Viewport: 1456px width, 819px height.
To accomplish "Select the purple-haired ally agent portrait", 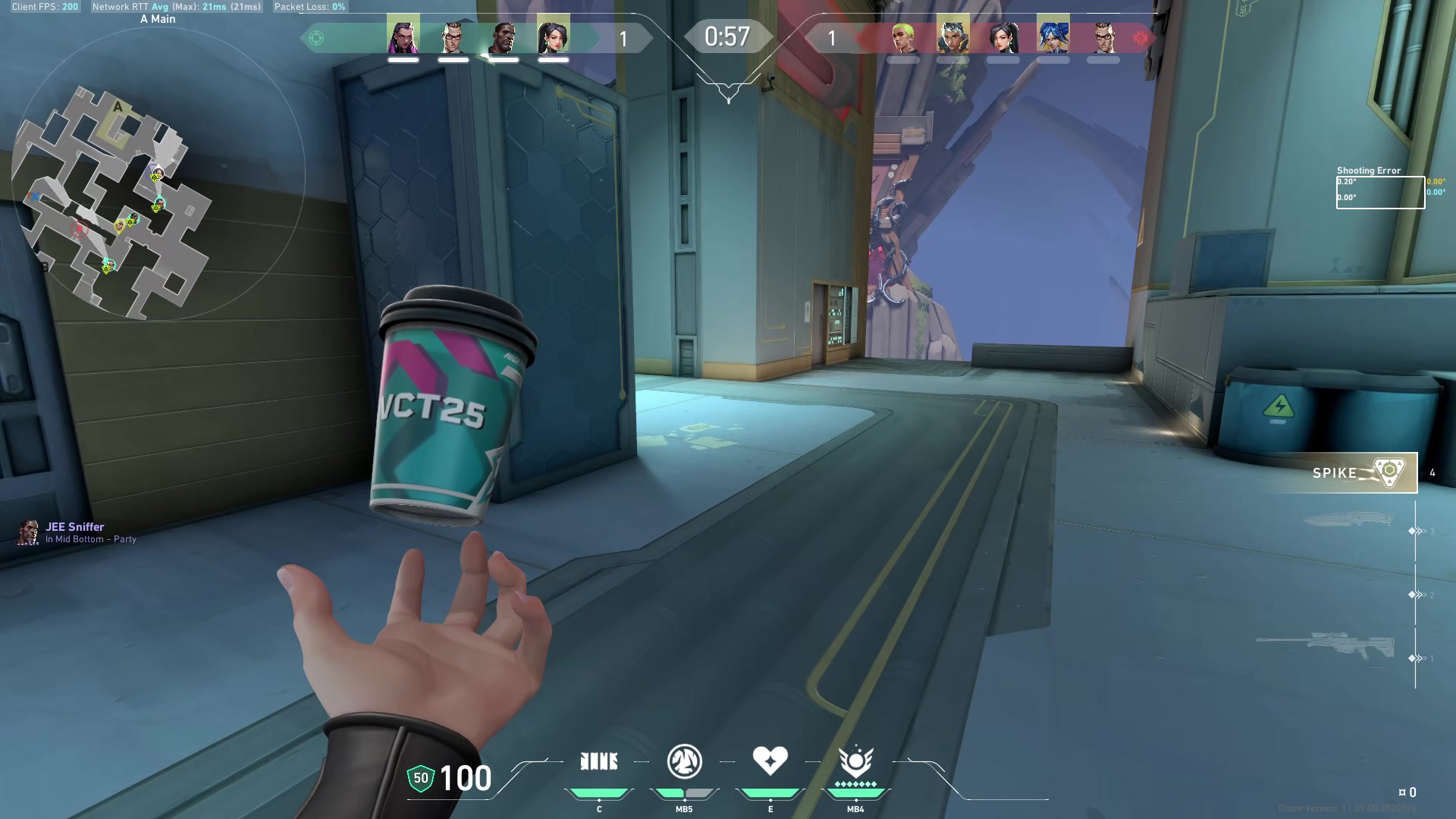I will [x=403, y=36].
